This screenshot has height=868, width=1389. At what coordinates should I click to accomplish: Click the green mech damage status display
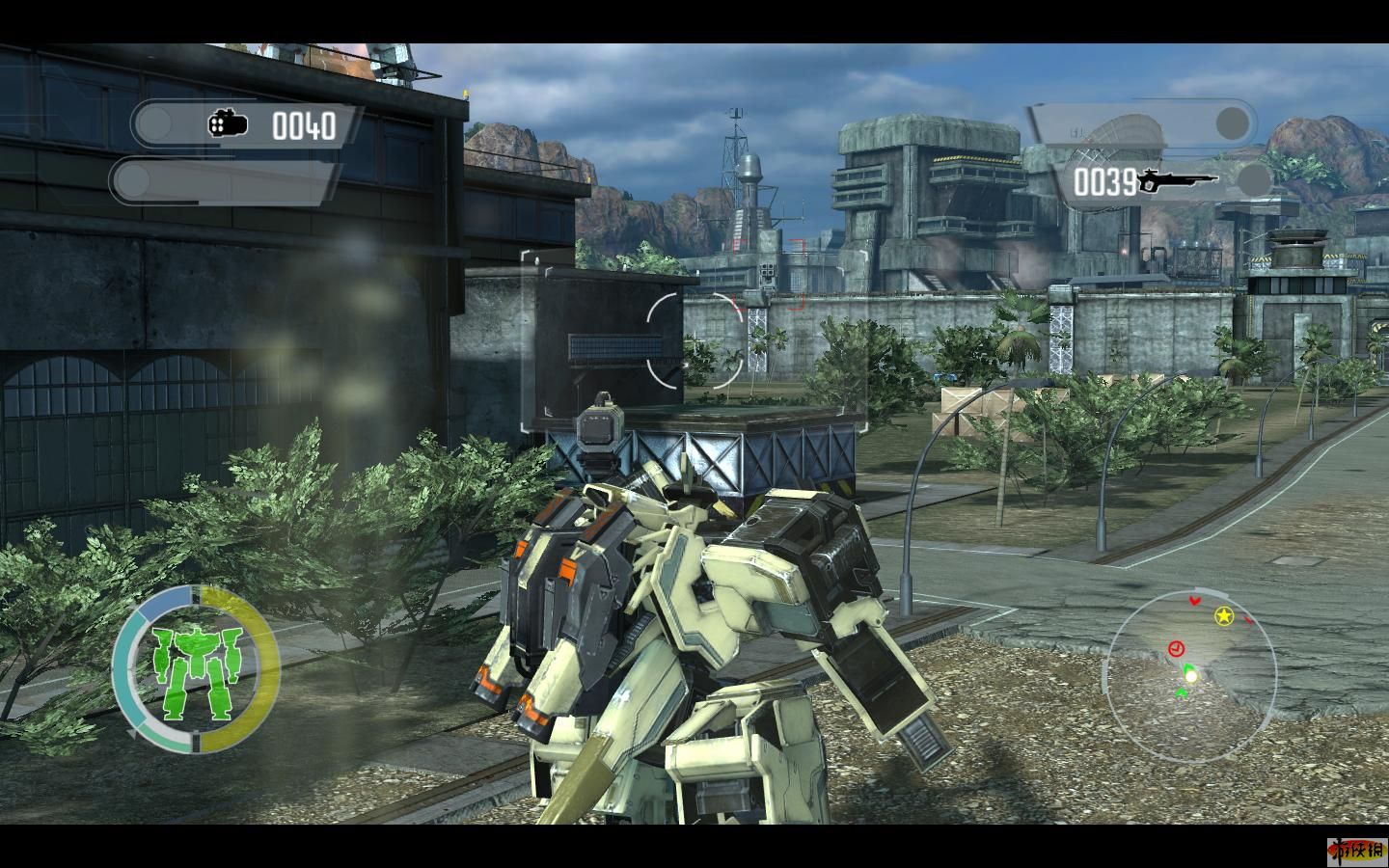point(197,668)
